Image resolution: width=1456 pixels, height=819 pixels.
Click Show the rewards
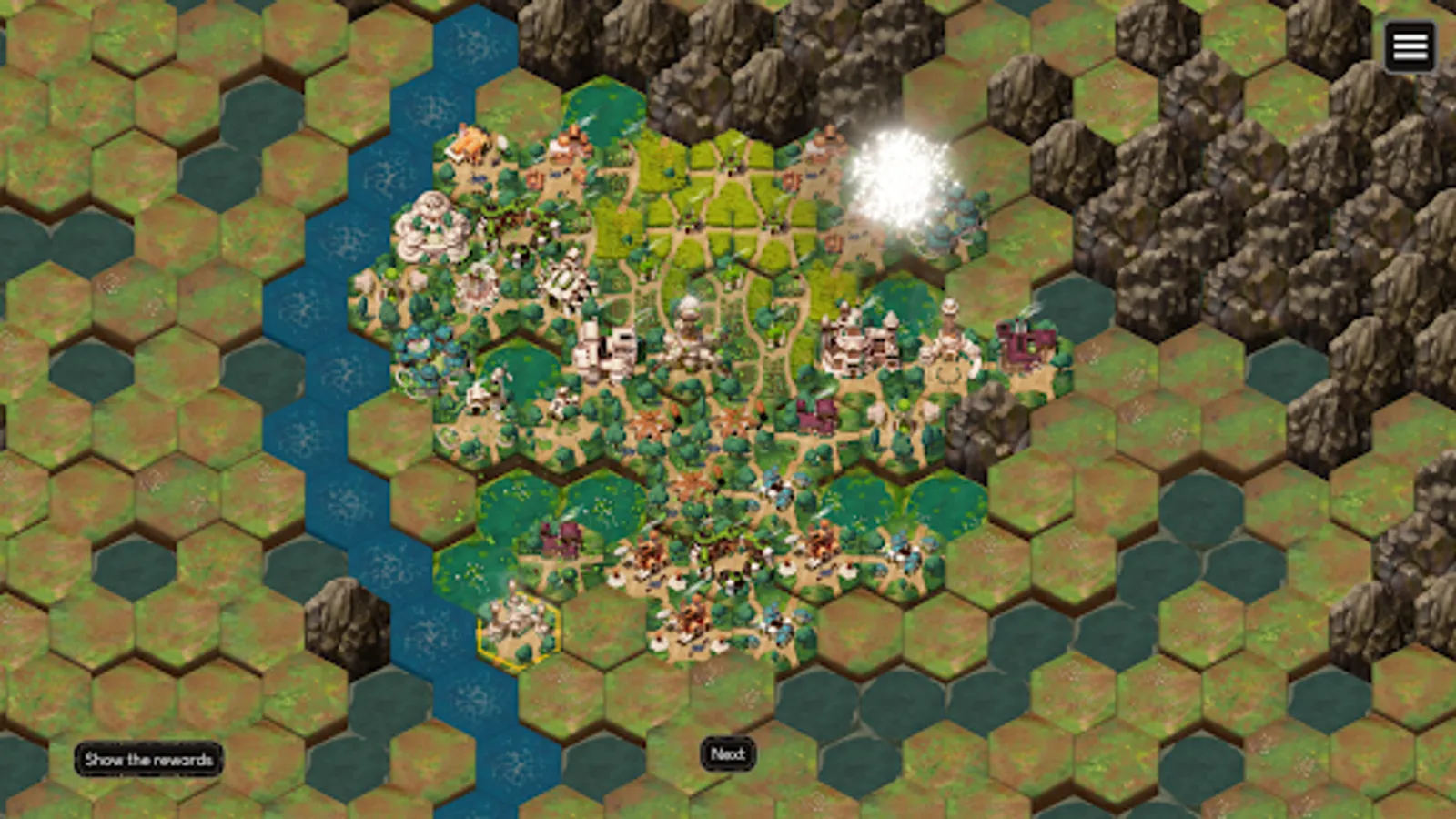[x=148, y=759]
